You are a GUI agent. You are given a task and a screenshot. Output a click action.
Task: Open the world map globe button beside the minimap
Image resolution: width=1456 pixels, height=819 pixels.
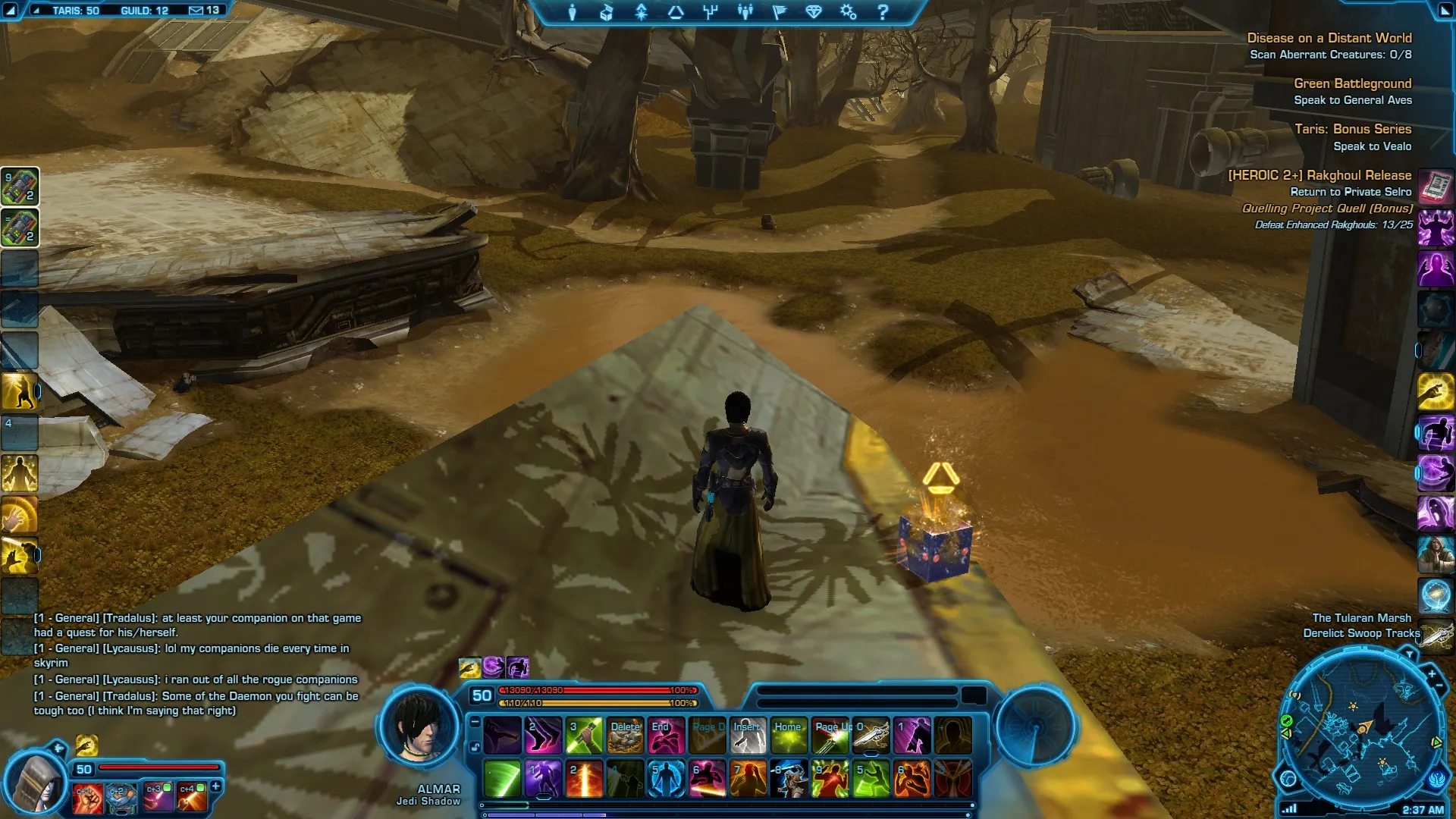pos(1288,778)
